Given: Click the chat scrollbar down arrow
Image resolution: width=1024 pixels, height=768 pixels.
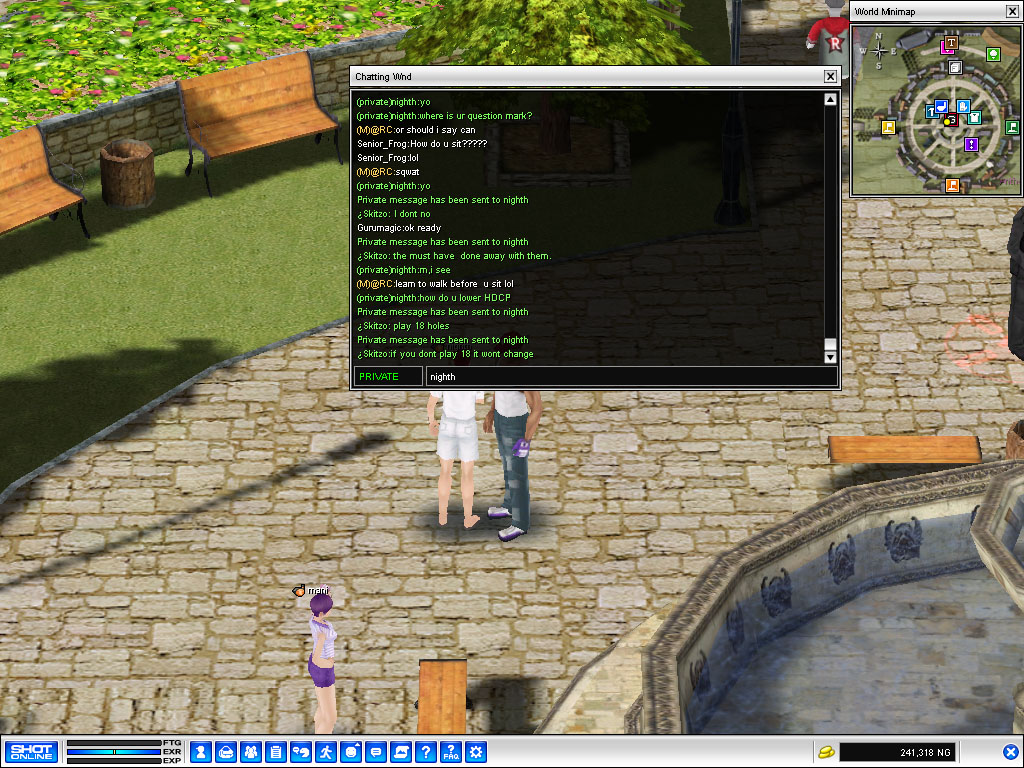Looking at the screenshot, I should coord(830,357).
